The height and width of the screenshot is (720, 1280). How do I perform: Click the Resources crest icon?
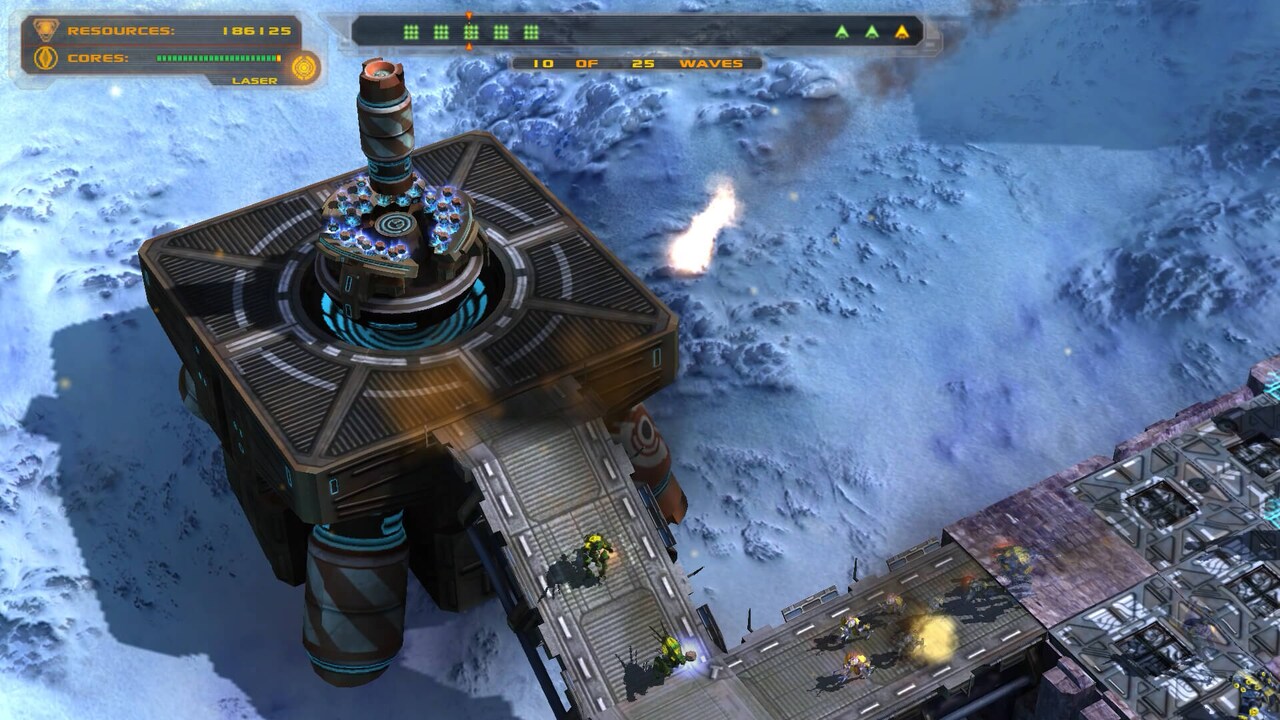coord(45,30)
